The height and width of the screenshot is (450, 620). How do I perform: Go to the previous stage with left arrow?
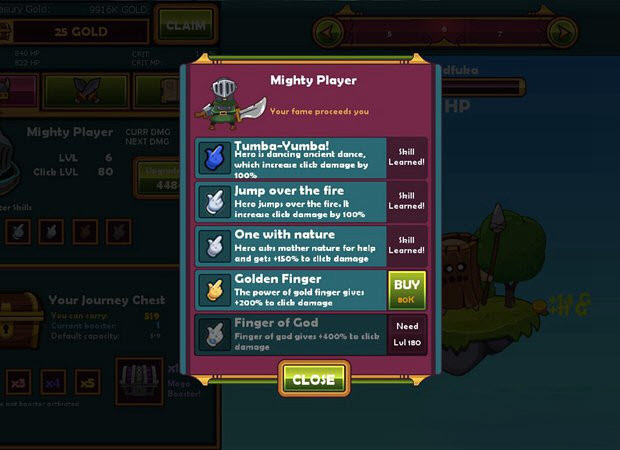pyautogui.click(x=329, y=31)
